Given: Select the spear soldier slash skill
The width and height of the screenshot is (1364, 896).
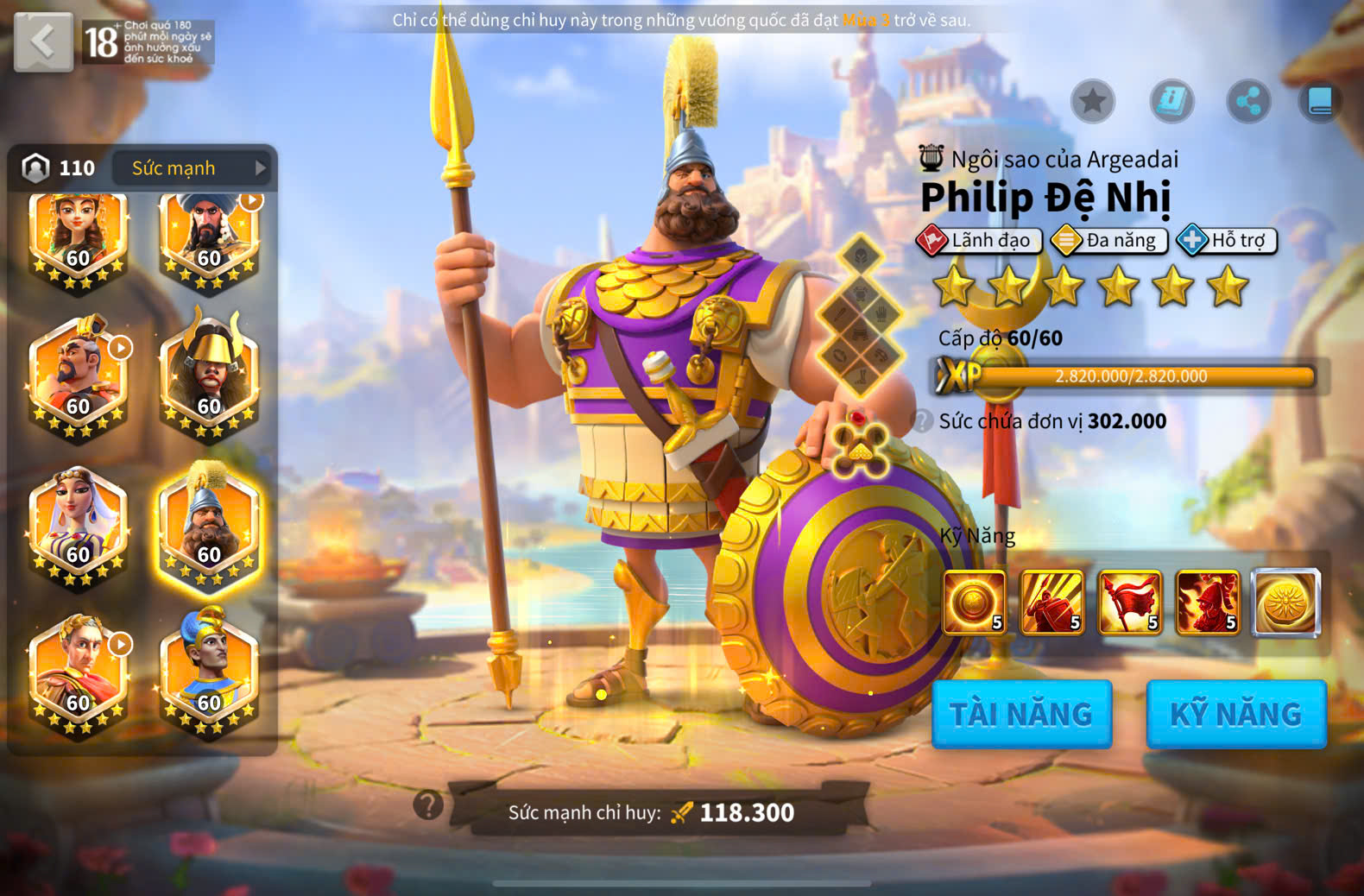Looking at the screenshot, I should pos(1052,602).
